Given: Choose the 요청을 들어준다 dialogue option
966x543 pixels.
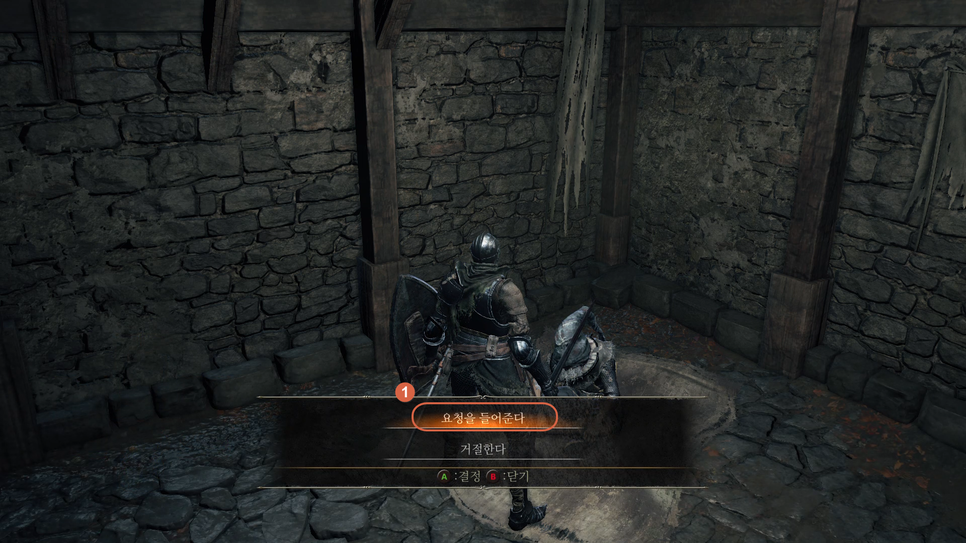Looking at the screenshot, I should [483, 418].
